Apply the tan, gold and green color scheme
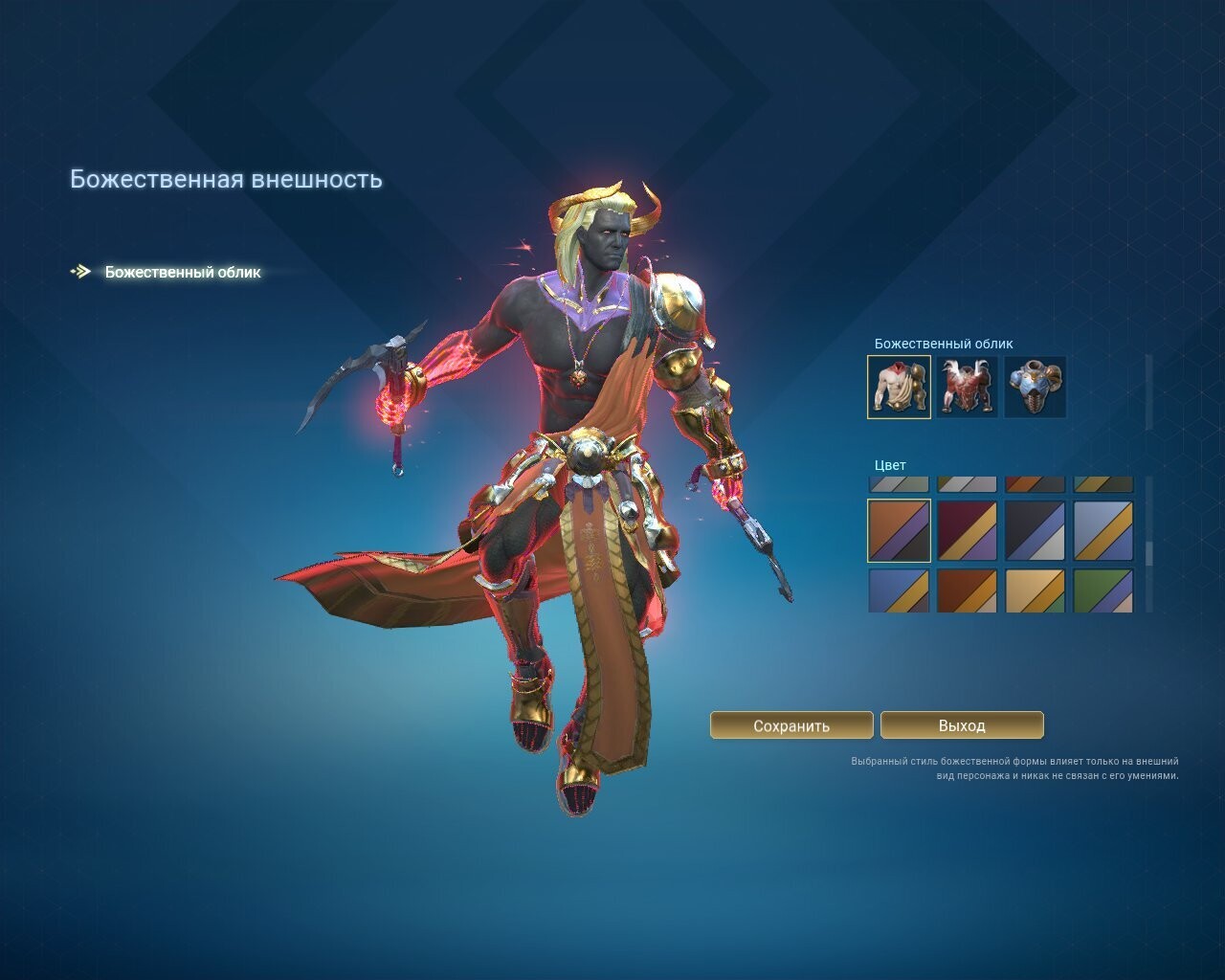1225x980 pixels. coord(1035,590)
